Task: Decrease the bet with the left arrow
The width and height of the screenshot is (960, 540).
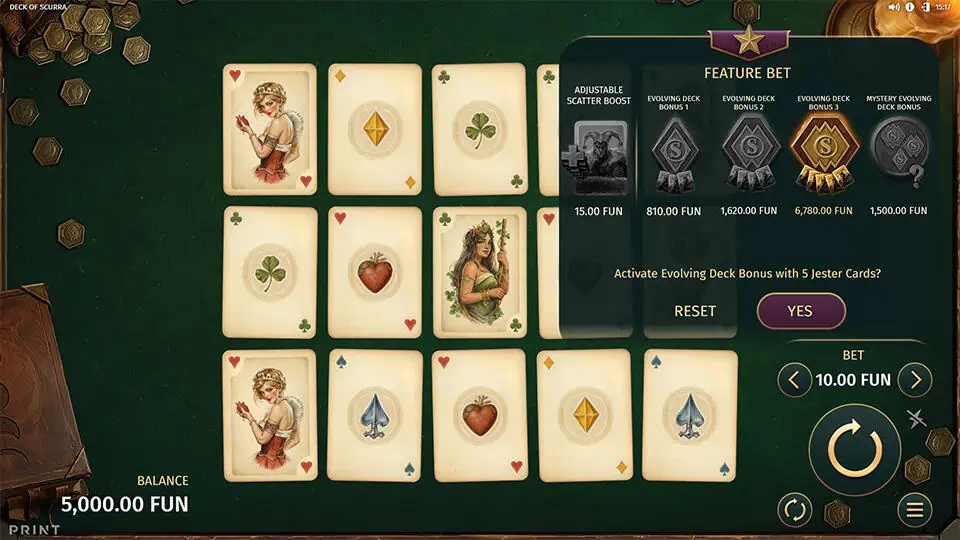Action: [x=795, y=380]
